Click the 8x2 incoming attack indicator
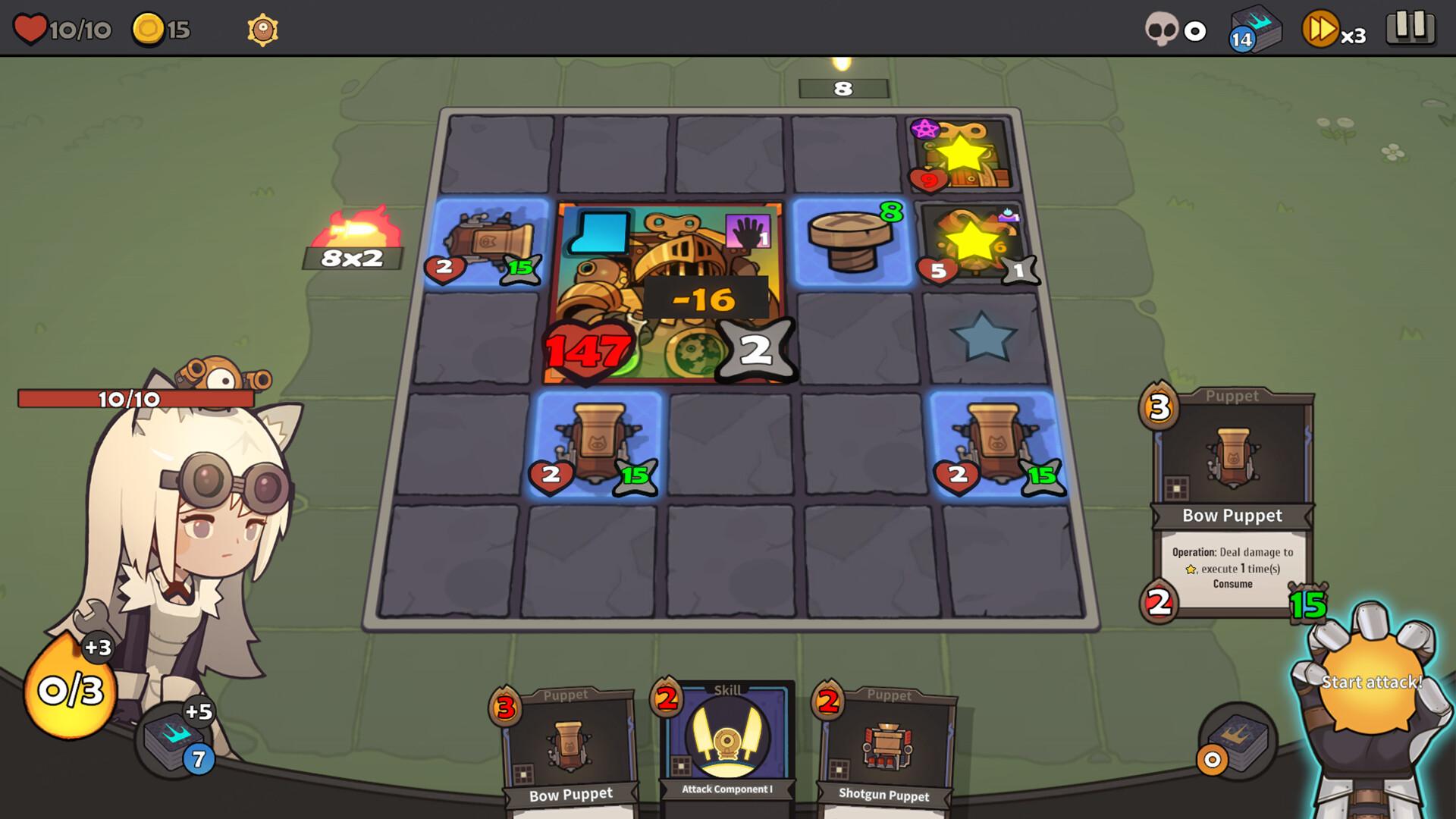 [352, 257]
